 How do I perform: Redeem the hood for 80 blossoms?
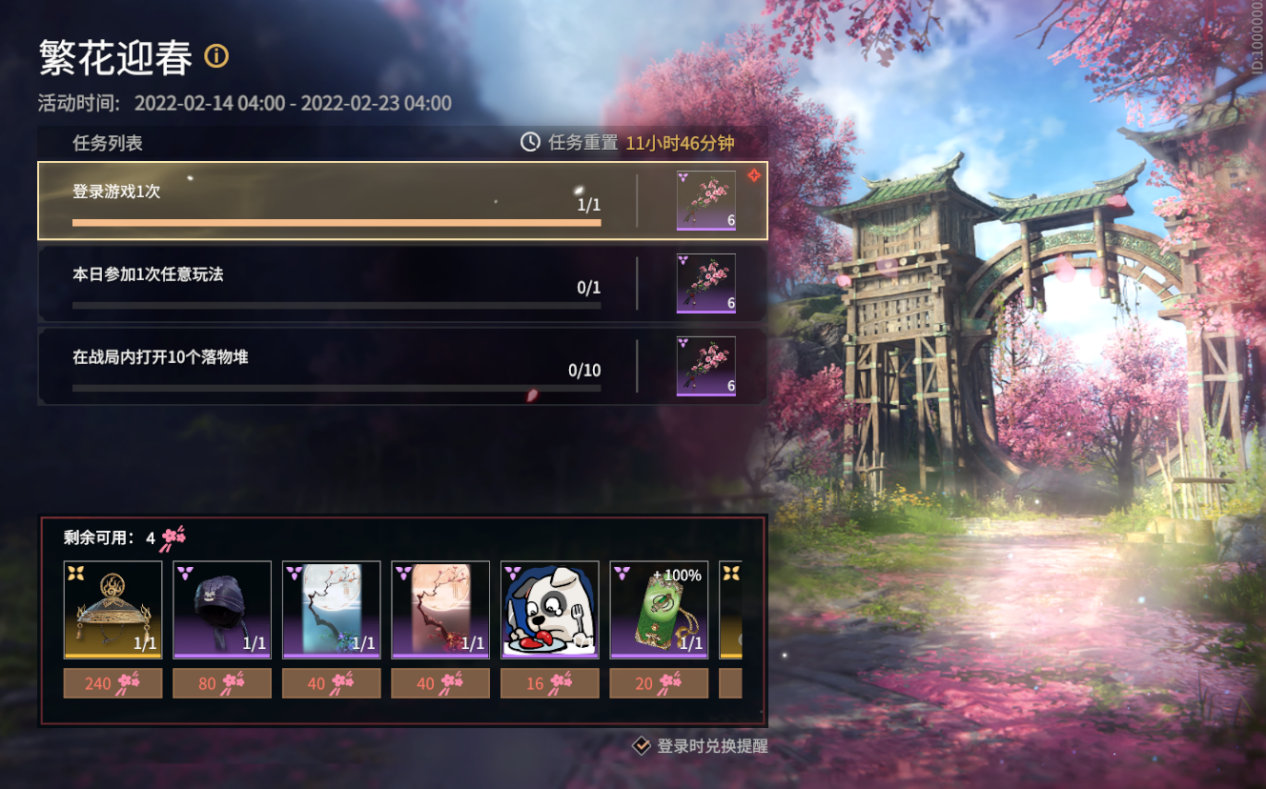click(222, 683)
